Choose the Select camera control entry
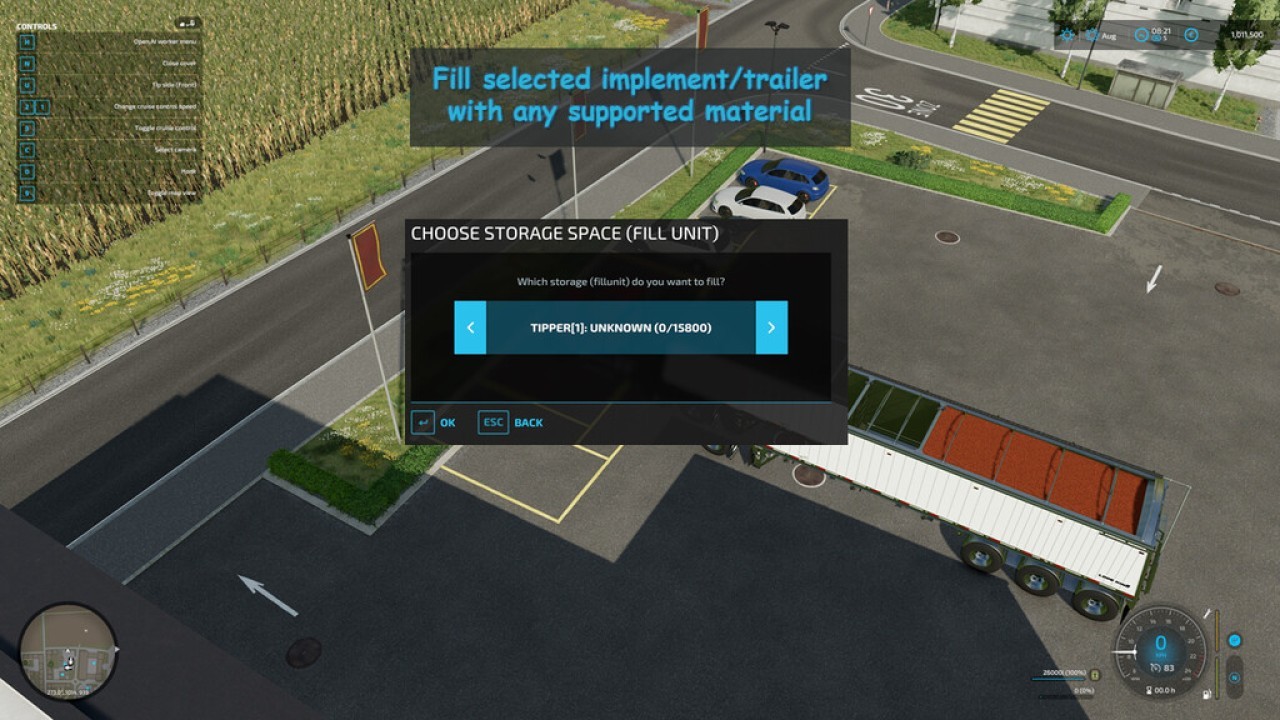The width and height of the screenshot is (1280, 720). pyautogui.click(x=27, y=150)
